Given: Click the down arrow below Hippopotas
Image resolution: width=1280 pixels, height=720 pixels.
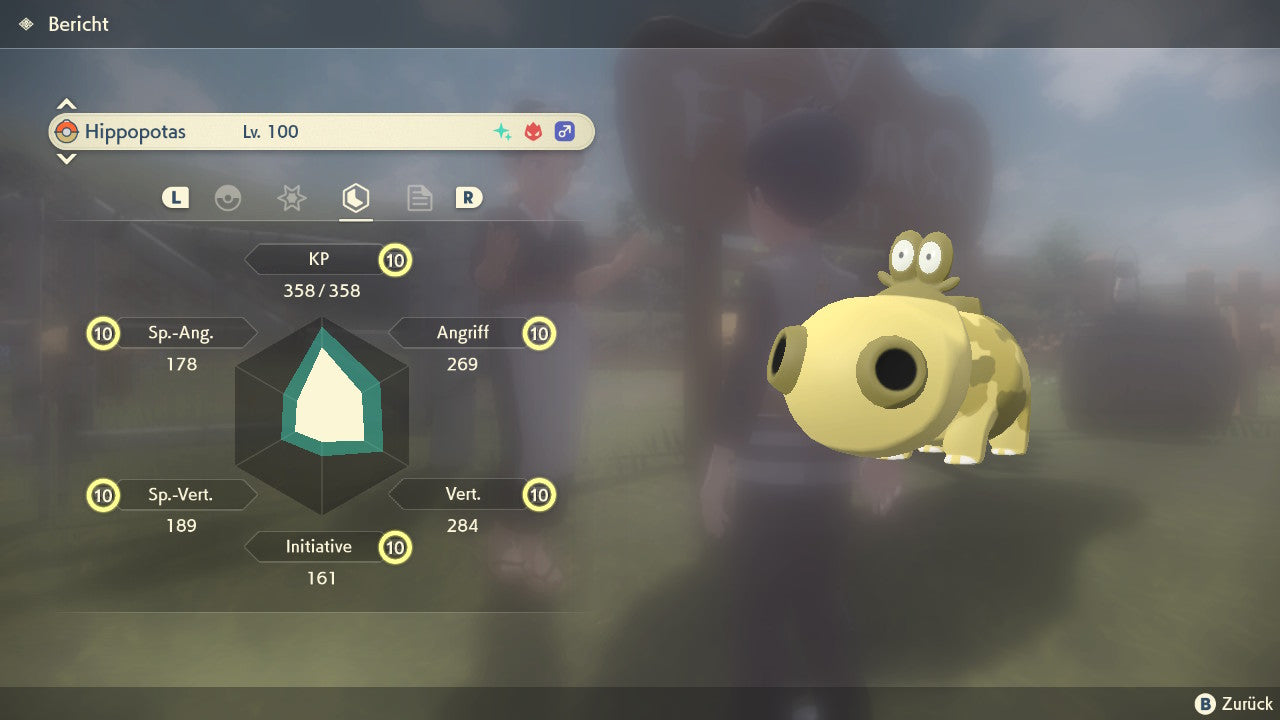Looking at the screenshot, I should (66, 159).
